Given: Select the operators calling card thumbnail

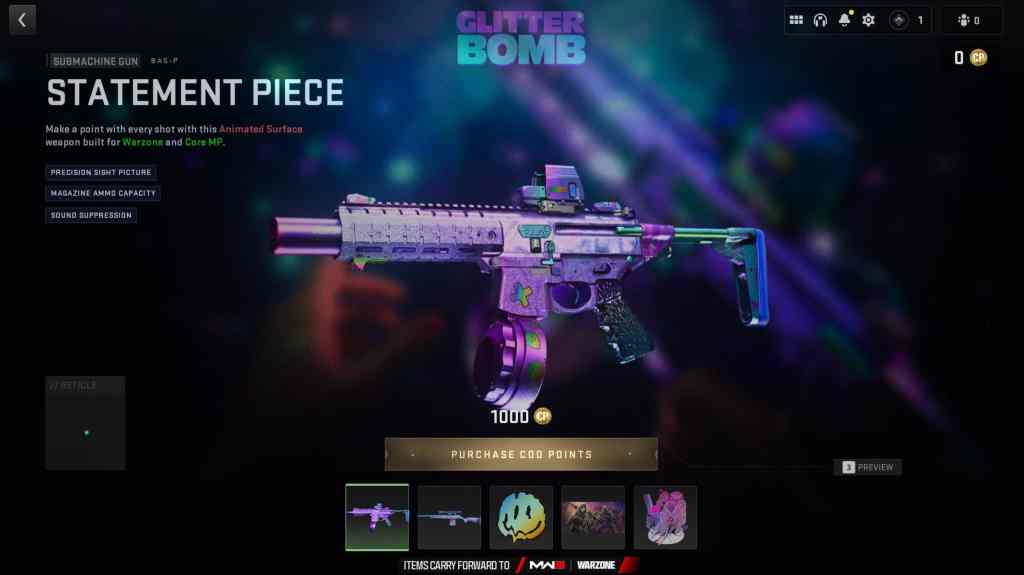Looking at the screenshot, I should [x=593, y=517].
